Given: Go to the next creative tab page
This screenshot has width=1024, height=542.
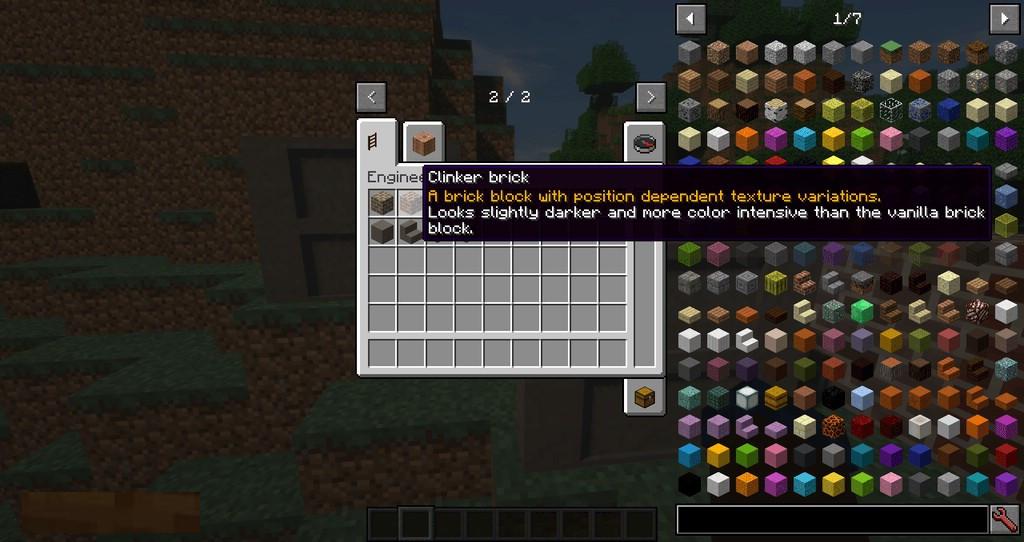Looking at the screenshot, I should pyautogui.click(x=650, y=97).
